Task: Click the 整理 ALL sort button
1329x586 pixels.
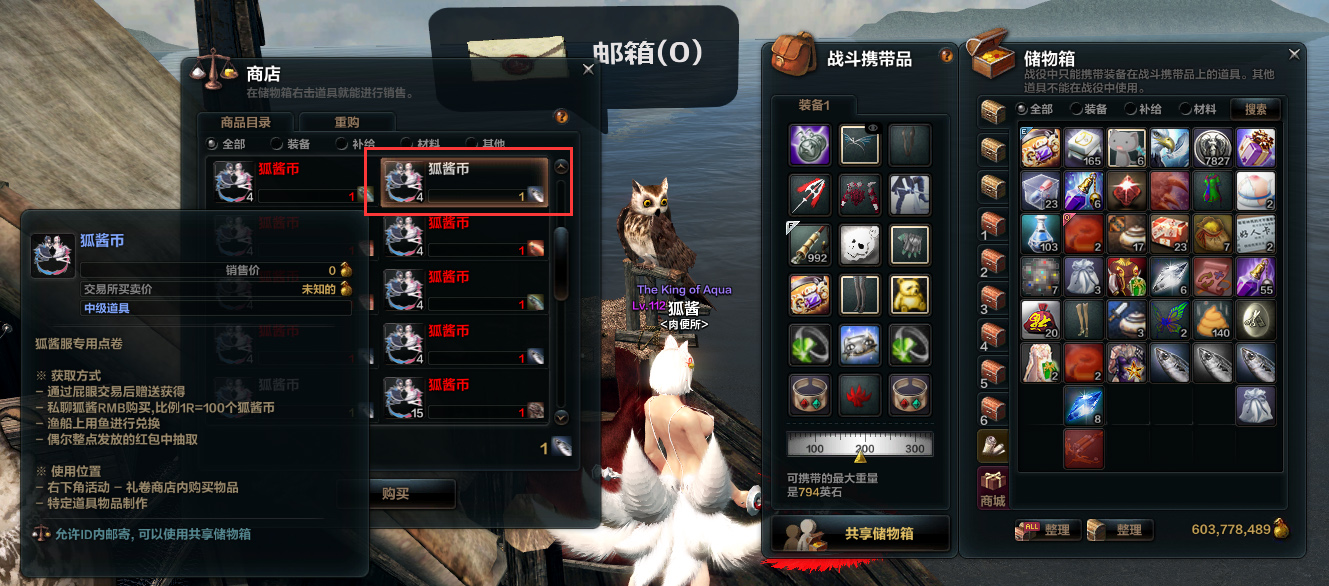Action: 1044,529
